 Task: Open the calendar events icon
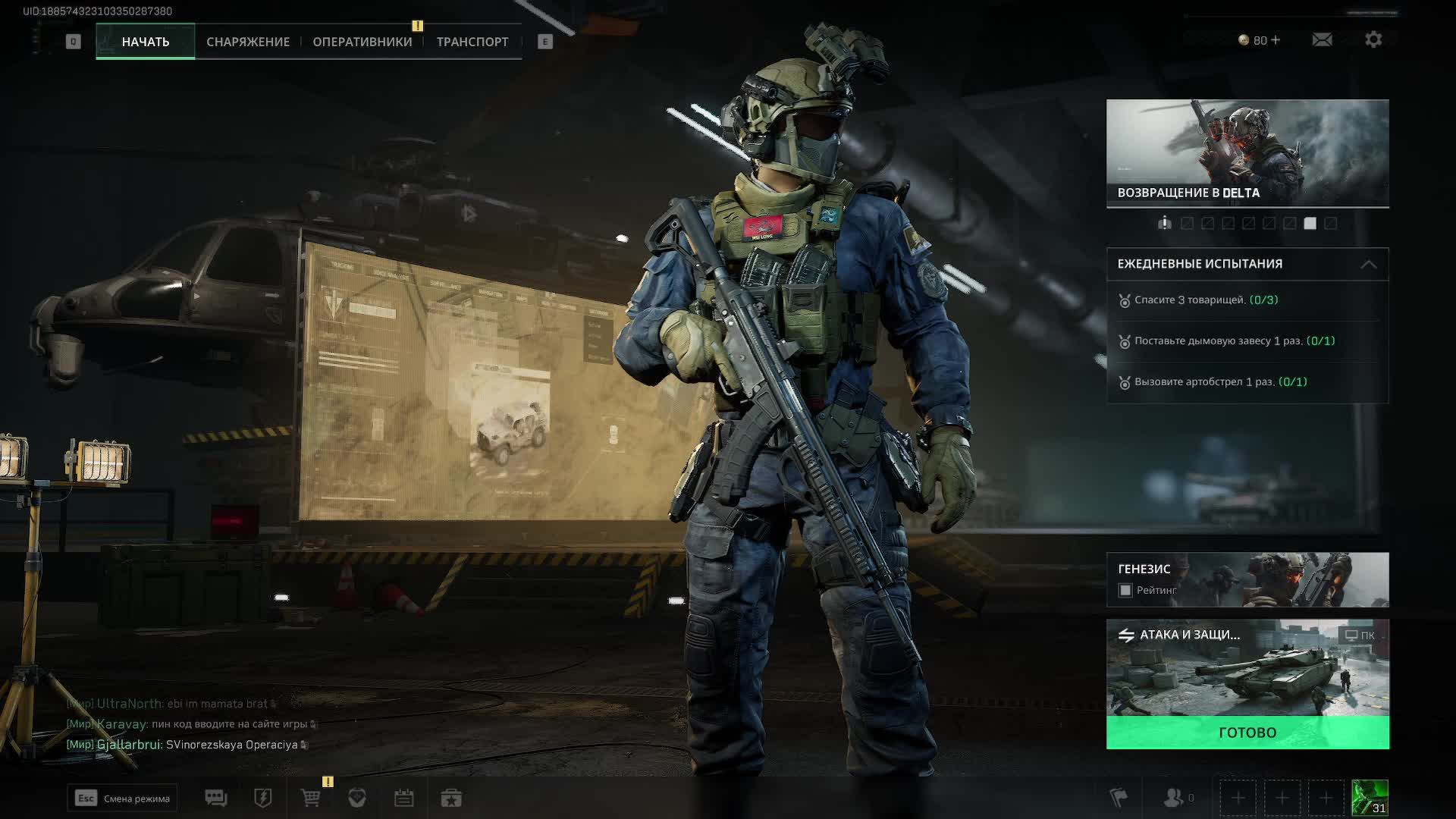coord(403,798)
